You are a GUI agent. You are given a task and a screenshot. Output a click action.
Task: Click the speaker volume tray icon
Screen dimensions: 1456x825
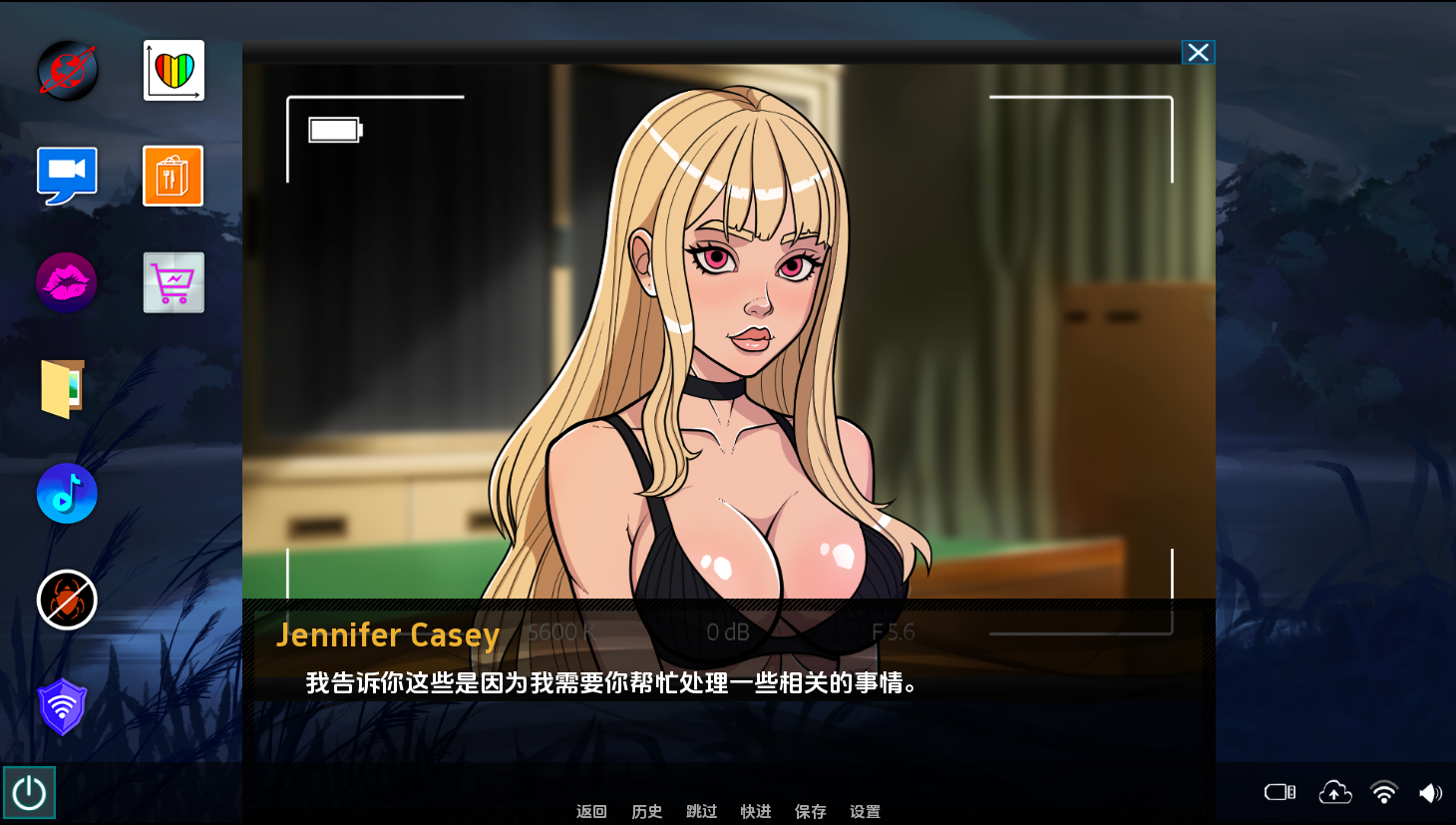coord(1430,793)
